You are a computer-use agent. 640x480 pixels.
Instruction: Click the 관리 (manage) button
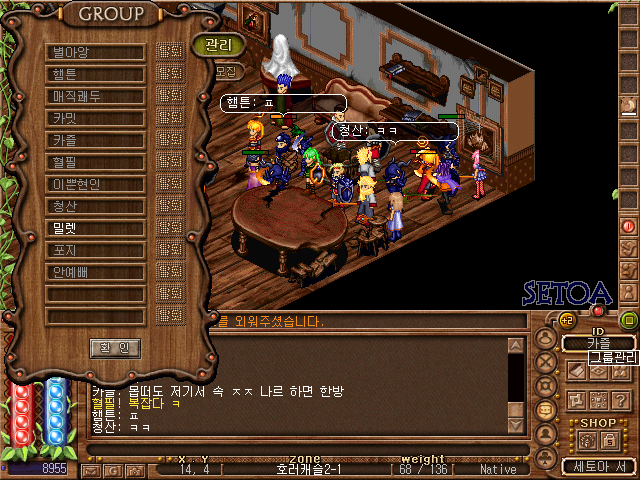[x=217, y=45]
